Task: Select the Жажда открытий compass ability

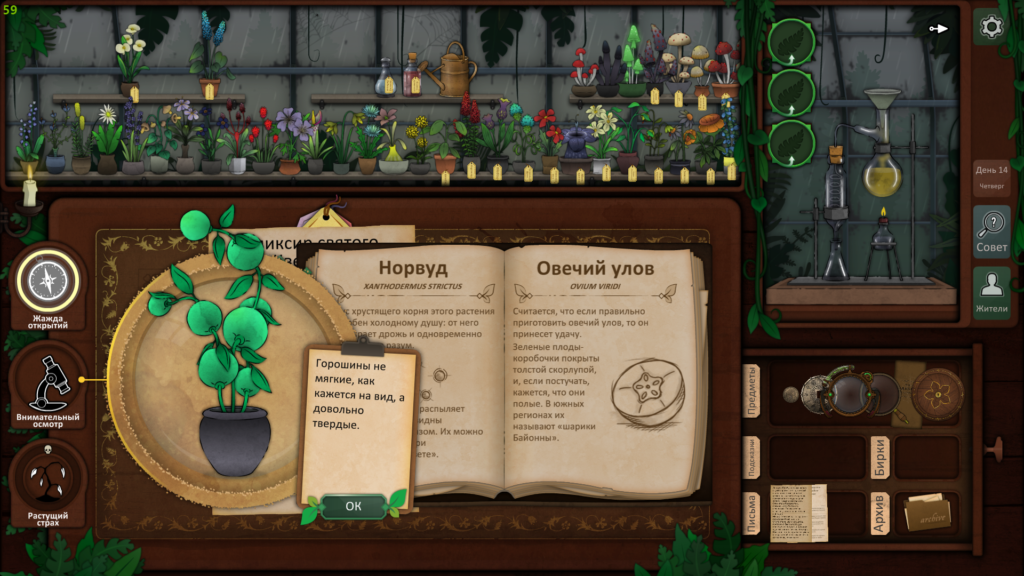Action: point(47,281)
